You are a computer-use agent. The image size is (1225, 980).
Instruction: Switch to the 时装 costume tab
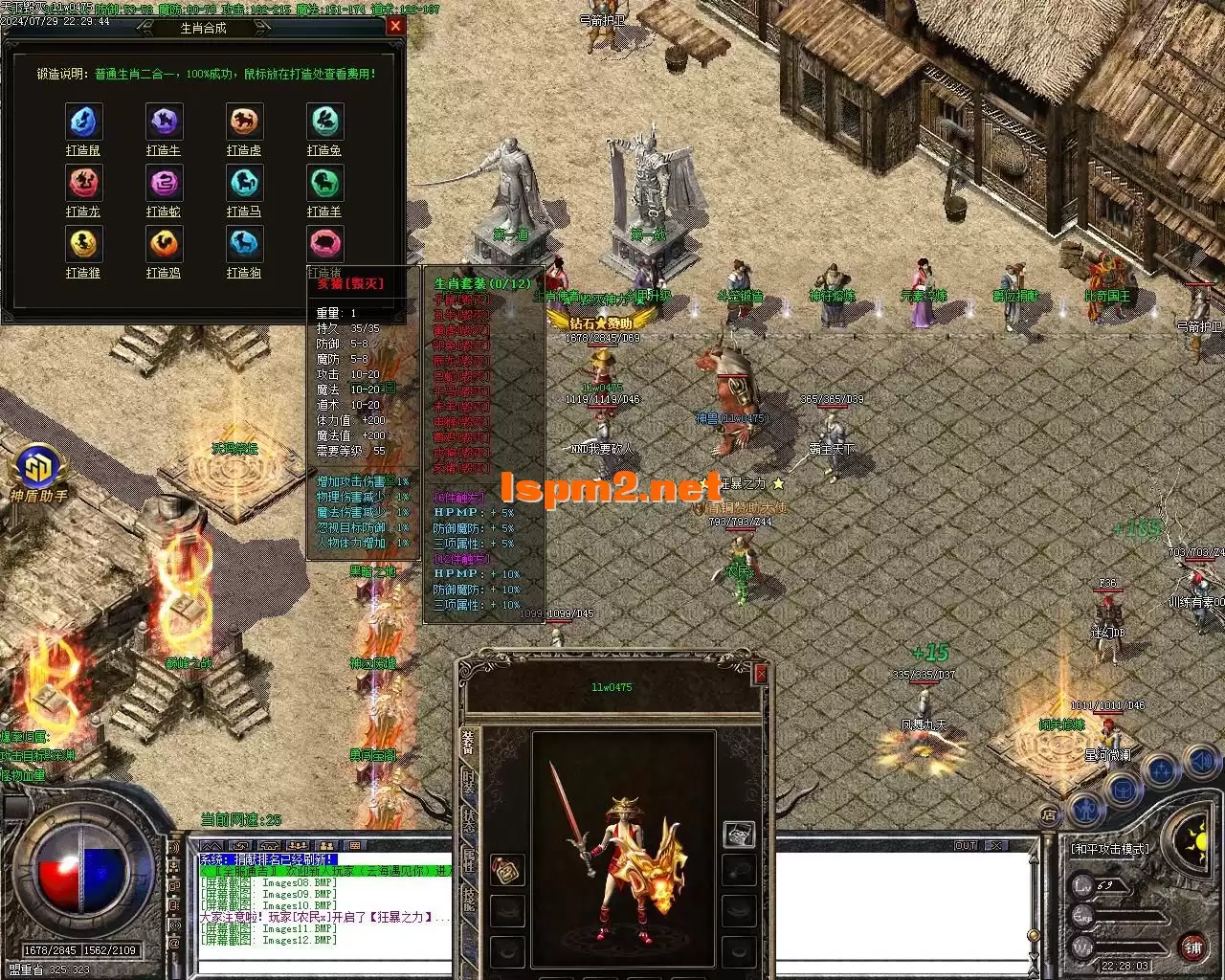[468, 781]
